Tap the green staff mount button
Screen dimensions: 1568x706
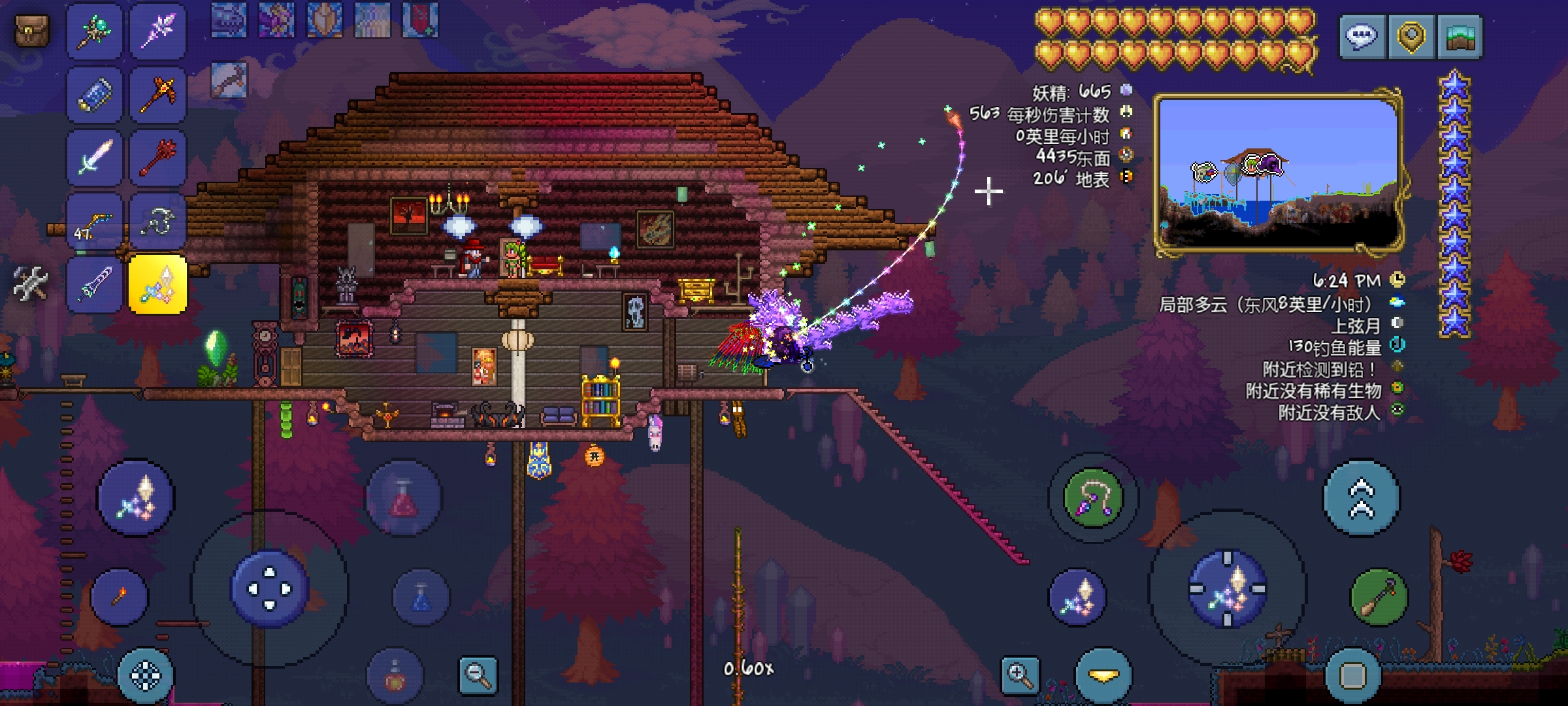pos(1379,597)
